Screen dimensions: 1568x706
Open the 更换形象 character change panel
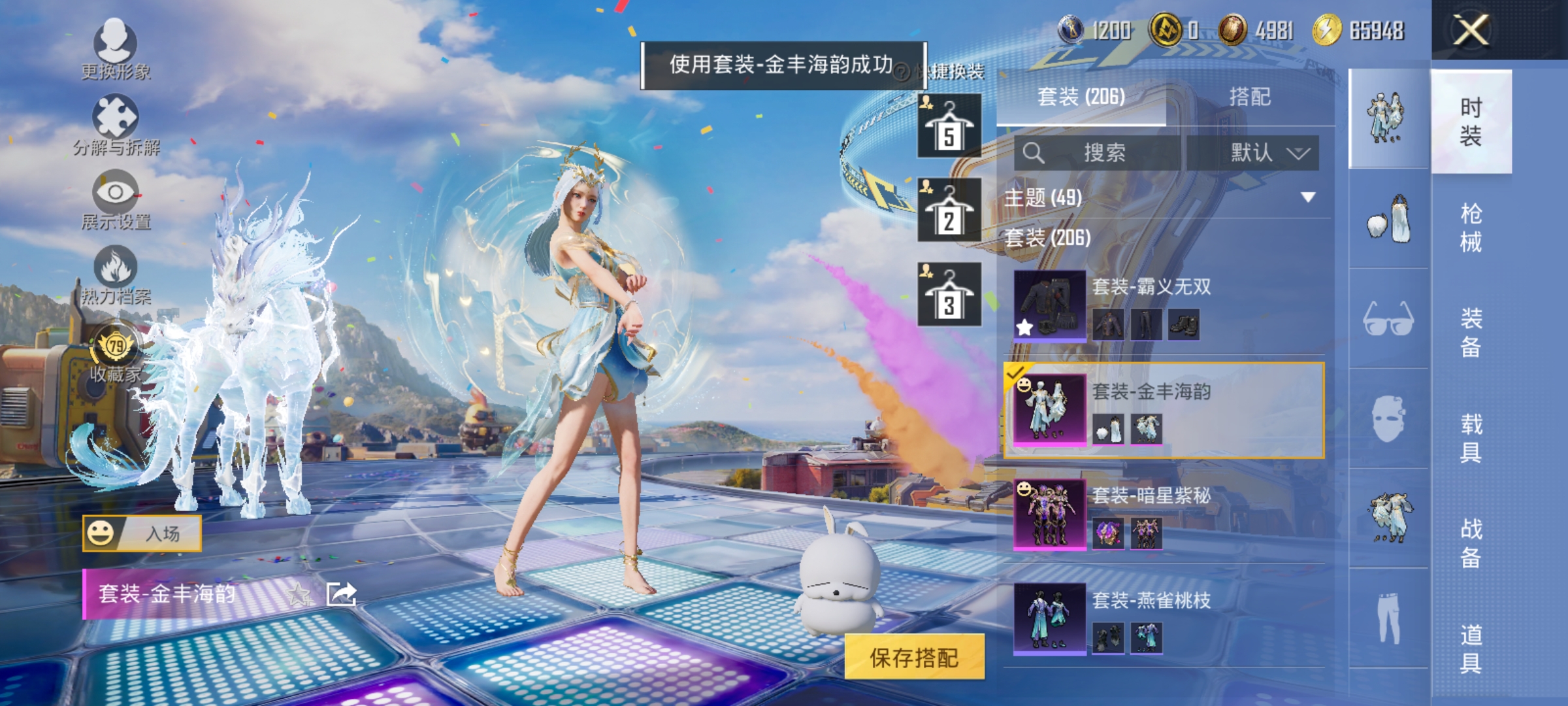coord(115,46)
